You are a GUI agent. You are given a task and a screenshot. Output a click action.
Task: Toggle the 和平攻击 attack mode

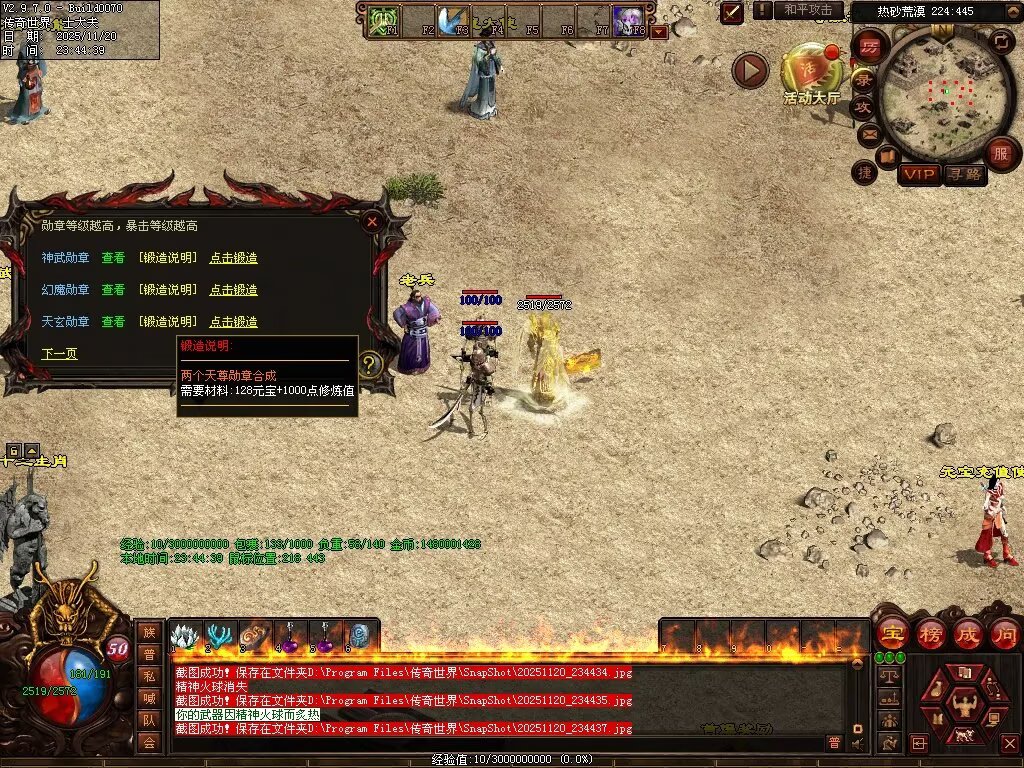tap(808, 10)
